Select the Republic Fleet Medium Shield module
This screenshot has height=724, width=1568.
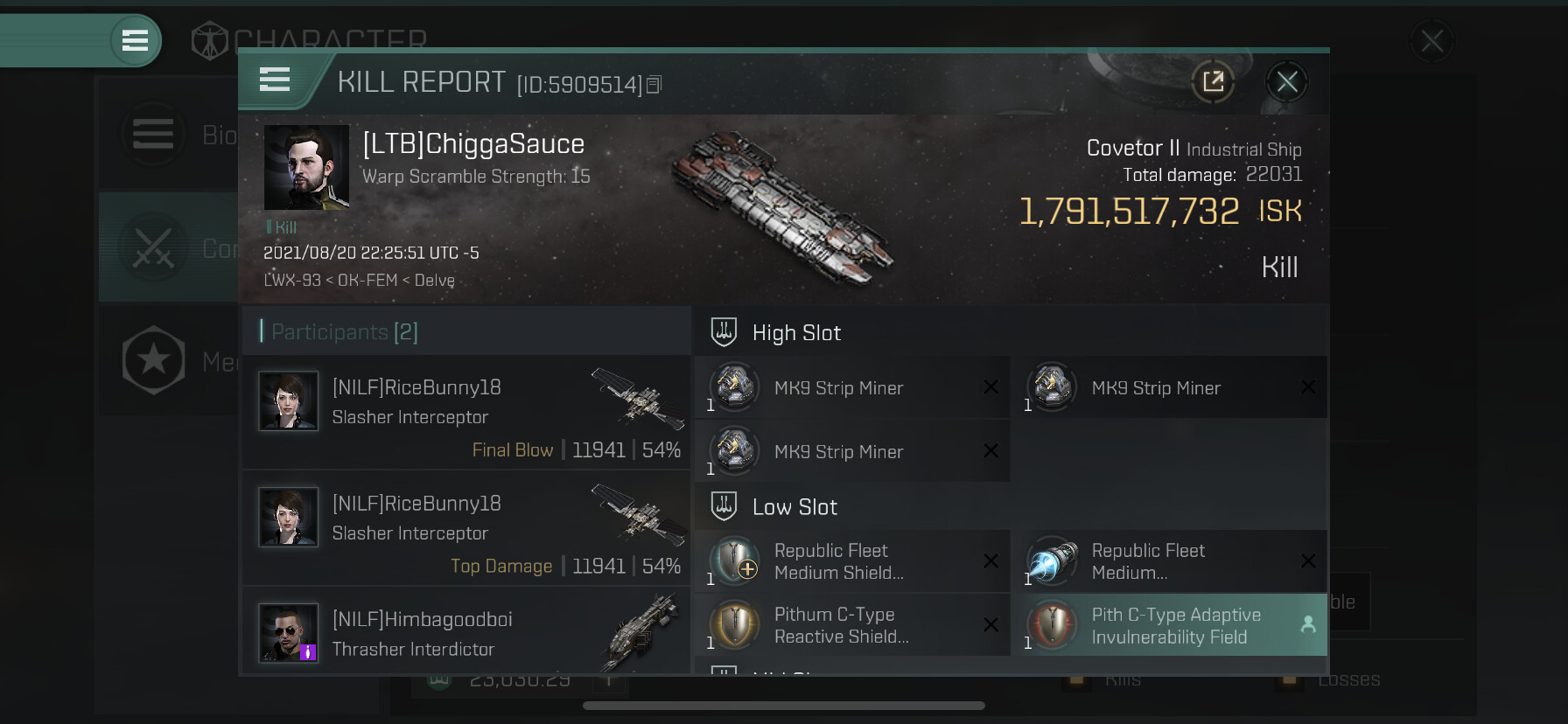point(851,561)
